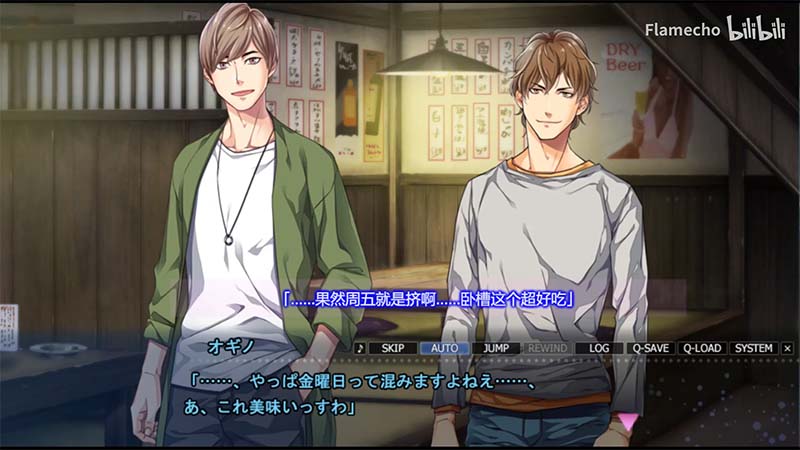
Task: Click the SKIP button
Action: [x=393, y=348]
